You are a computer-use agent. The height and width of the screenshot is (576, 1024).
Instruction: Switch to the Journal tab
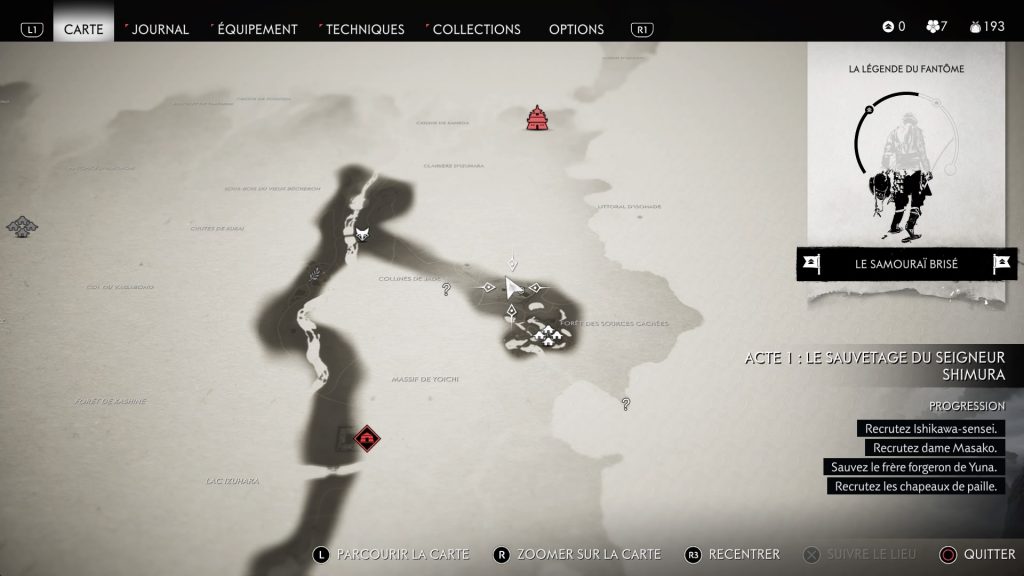click(160, 29)
